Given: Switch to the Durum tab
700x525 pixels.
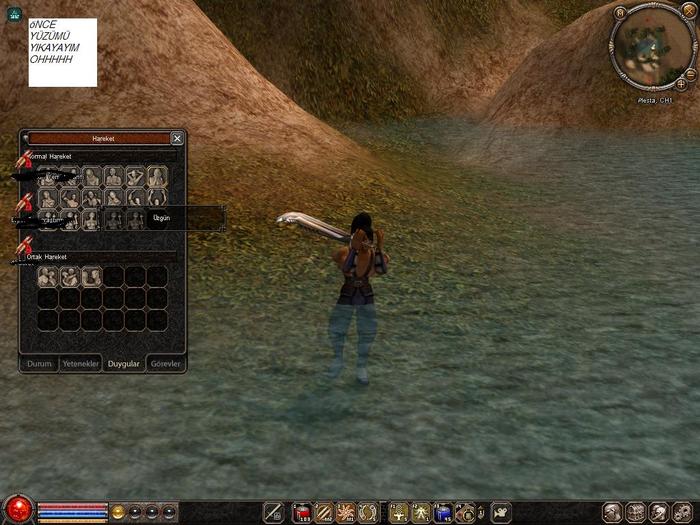Looking at the screenshot, I should coord(39,364).
